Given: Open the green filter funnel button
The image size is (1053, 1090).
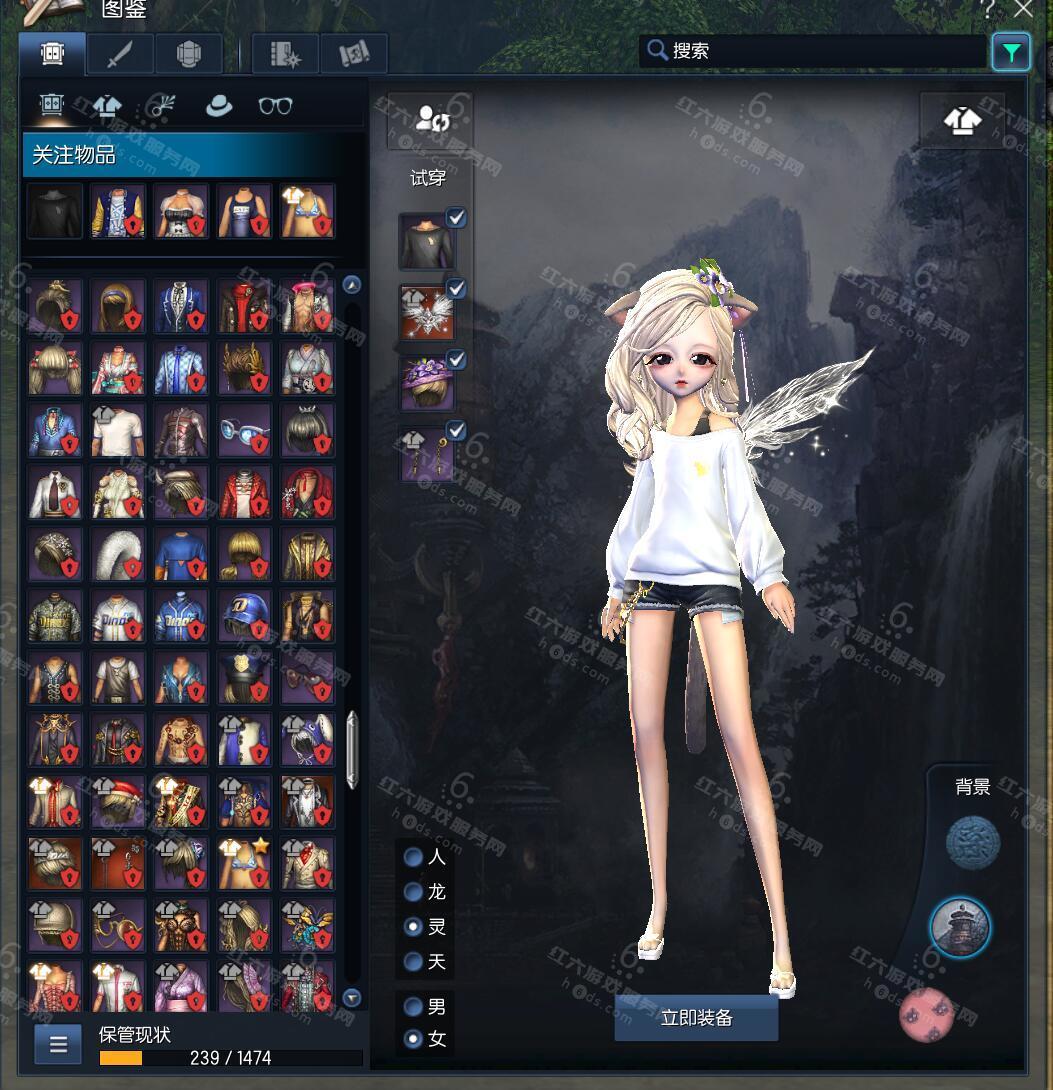Looking at the screenshot, I should 1011,52.
